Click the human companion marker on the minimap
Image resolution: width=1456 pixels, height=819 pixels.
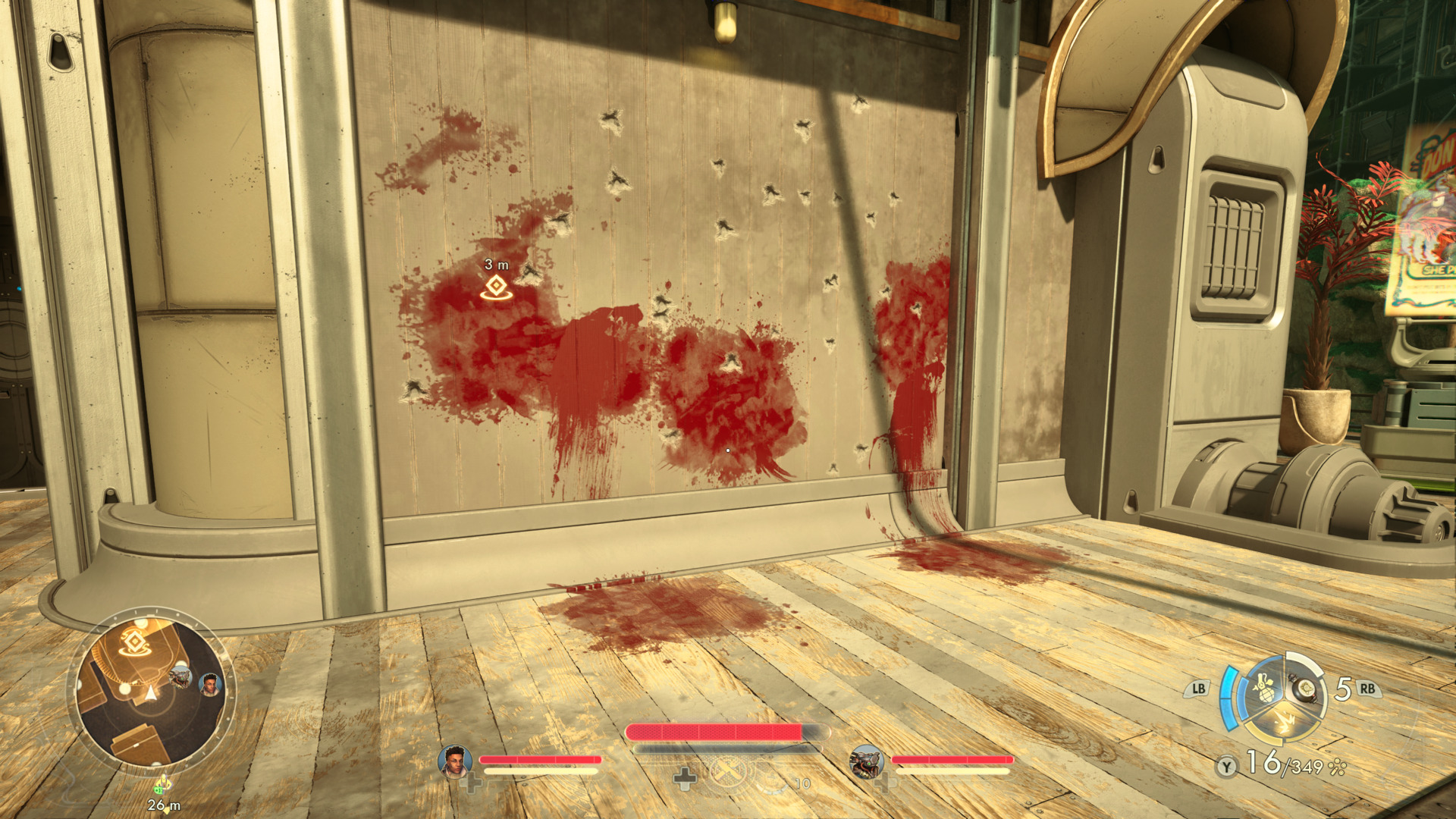(x=210, y=685)
